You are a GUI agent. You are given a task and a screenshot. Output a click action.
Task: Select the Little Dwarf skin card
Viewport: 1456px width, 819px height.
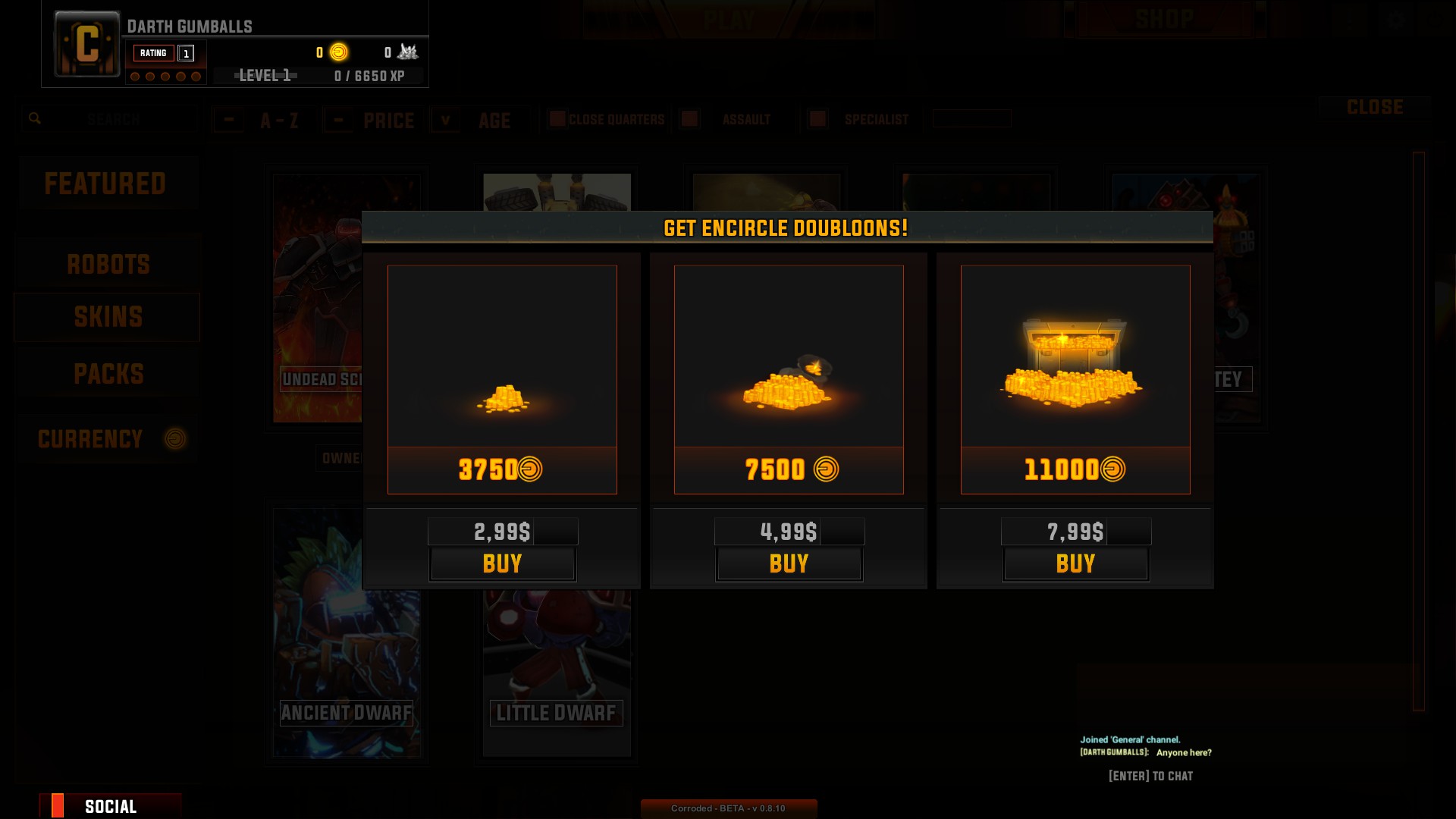tap(557, 675)
